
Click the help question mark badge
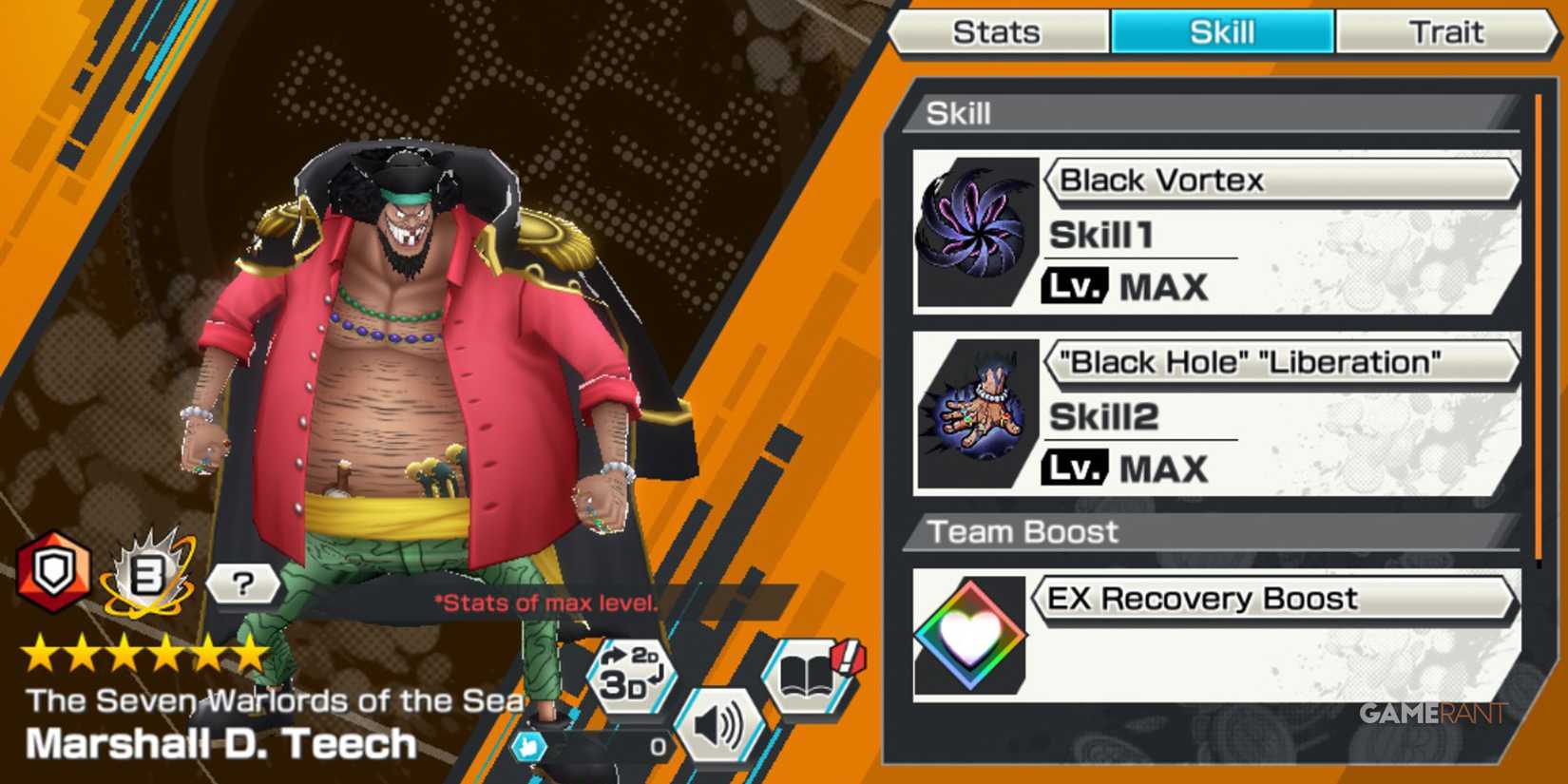tap(244, 585)
